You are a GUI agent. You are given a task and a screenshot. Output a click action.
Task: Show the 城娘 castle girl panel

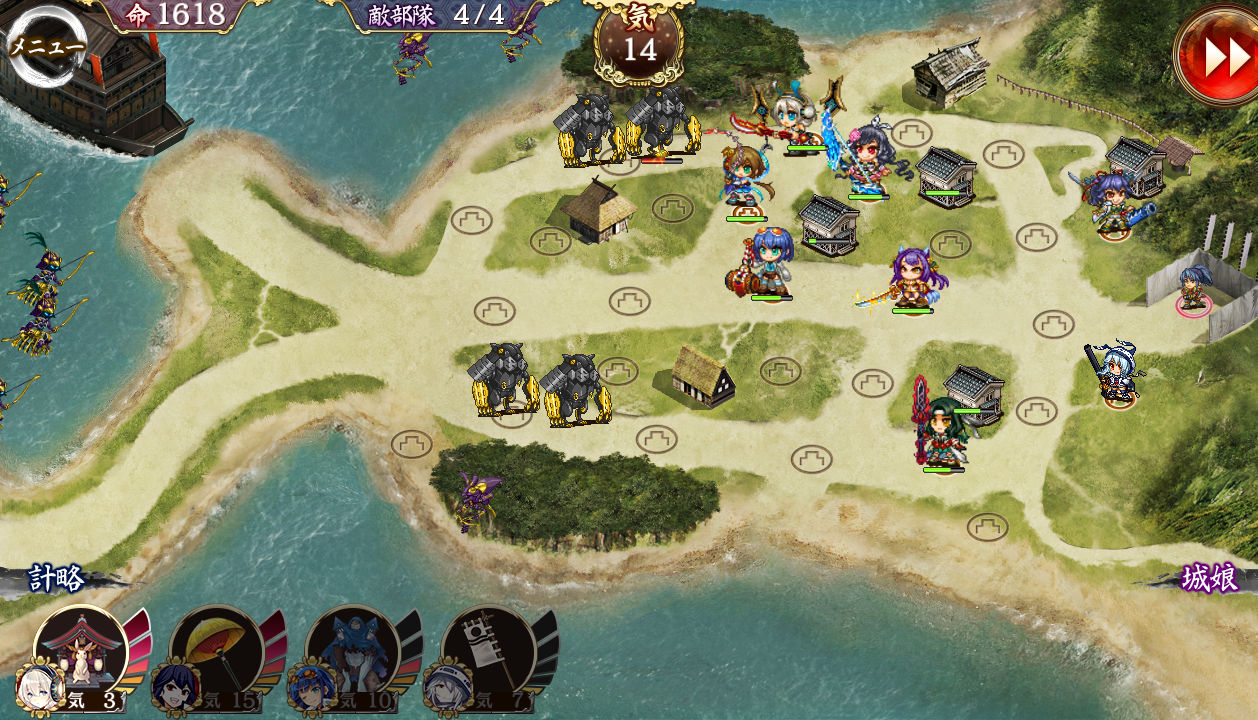pyautogui.click(x=1209, y=578)
